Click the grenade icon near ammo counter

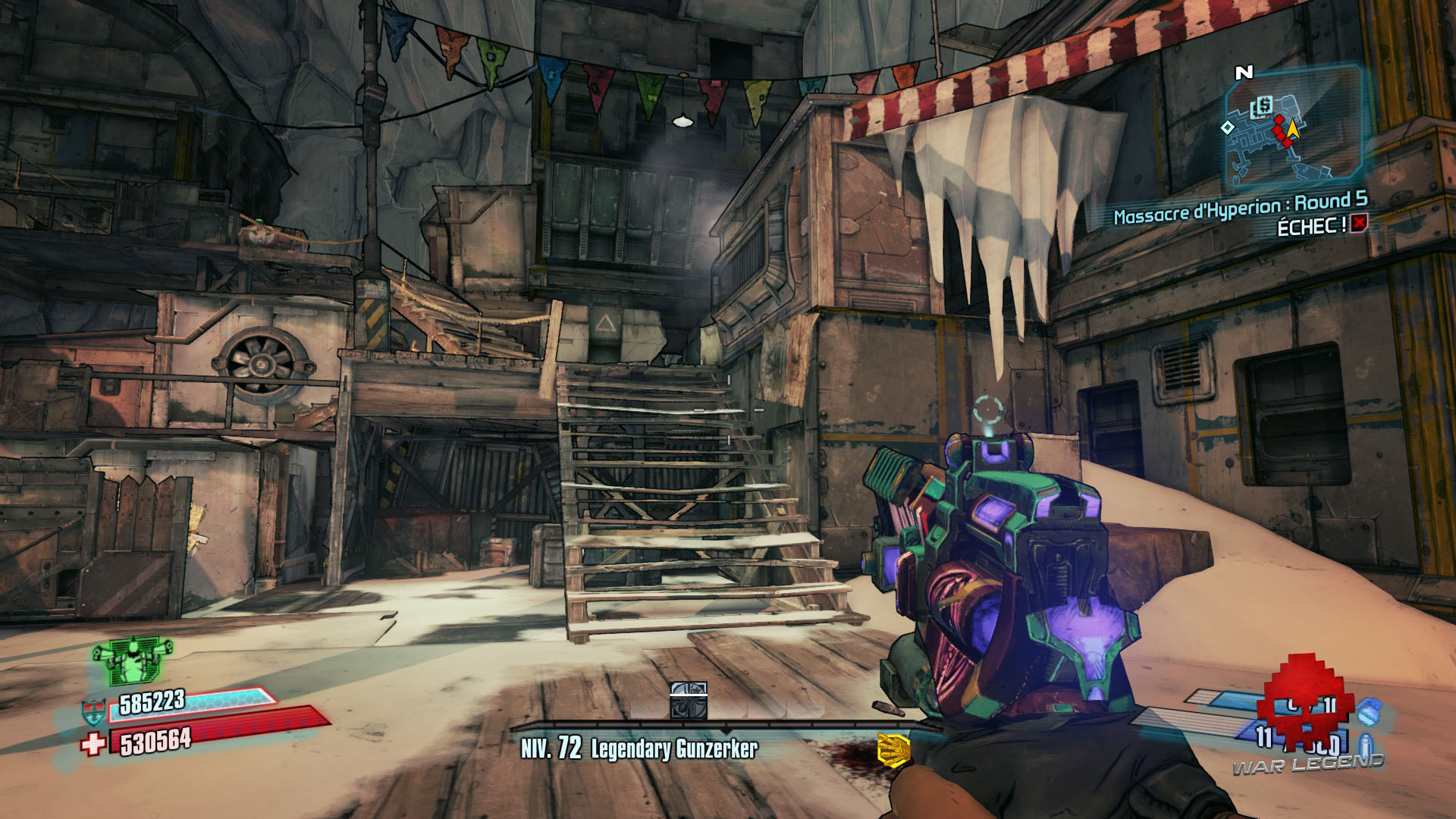(1370, 714)
